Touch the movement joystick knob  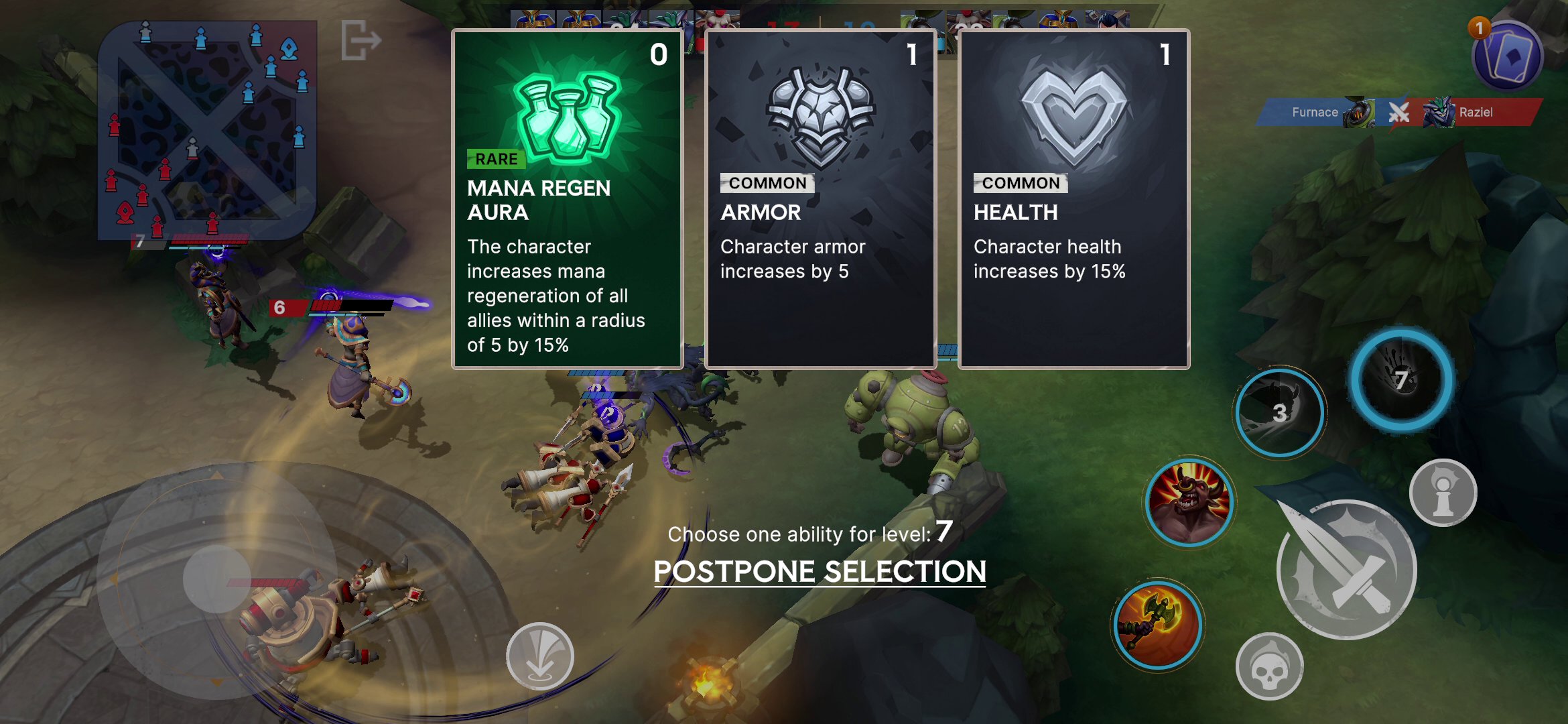[x=216, y=578]
